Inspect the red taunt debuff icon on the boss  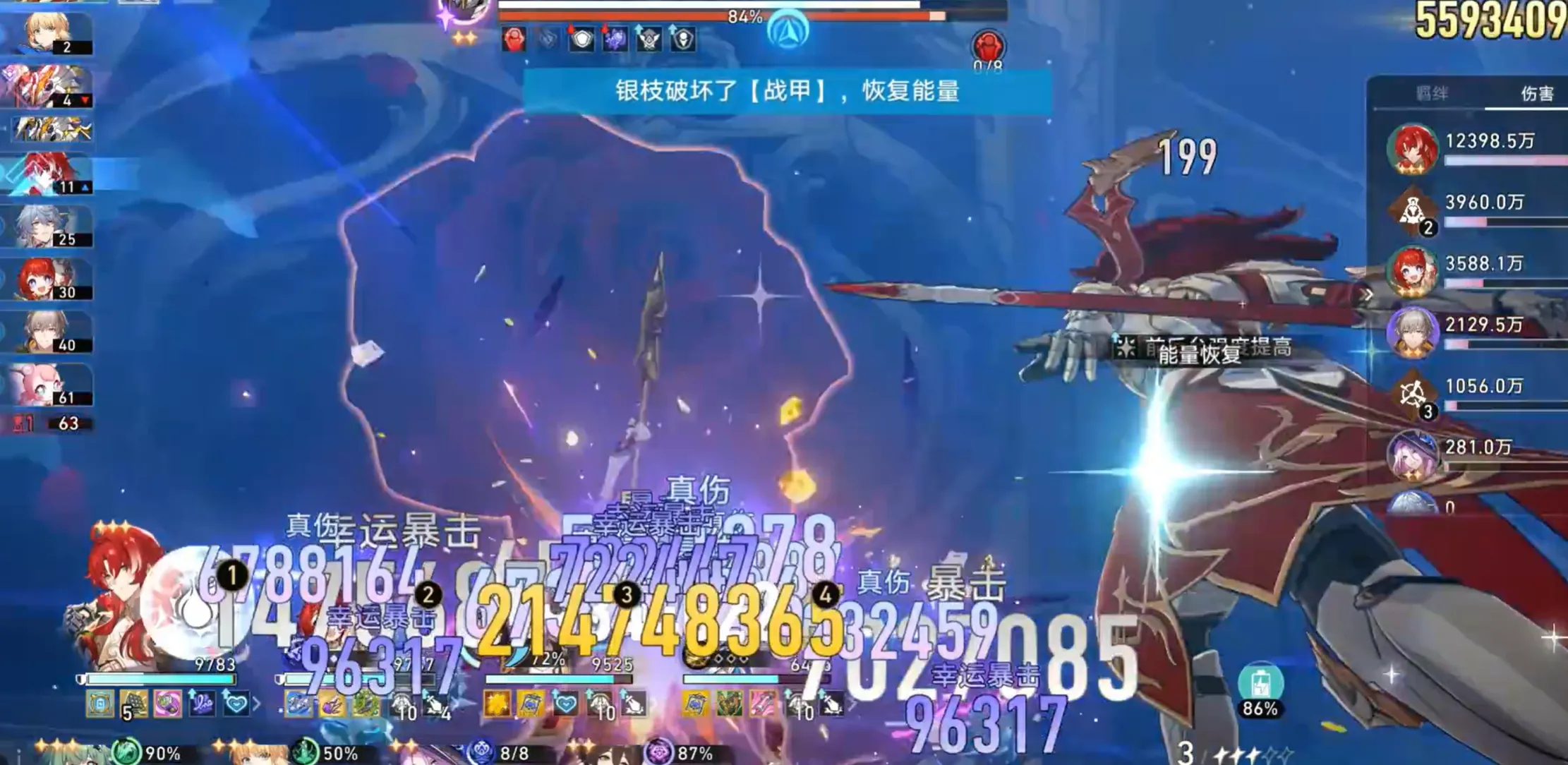click(x=514, y=40)
